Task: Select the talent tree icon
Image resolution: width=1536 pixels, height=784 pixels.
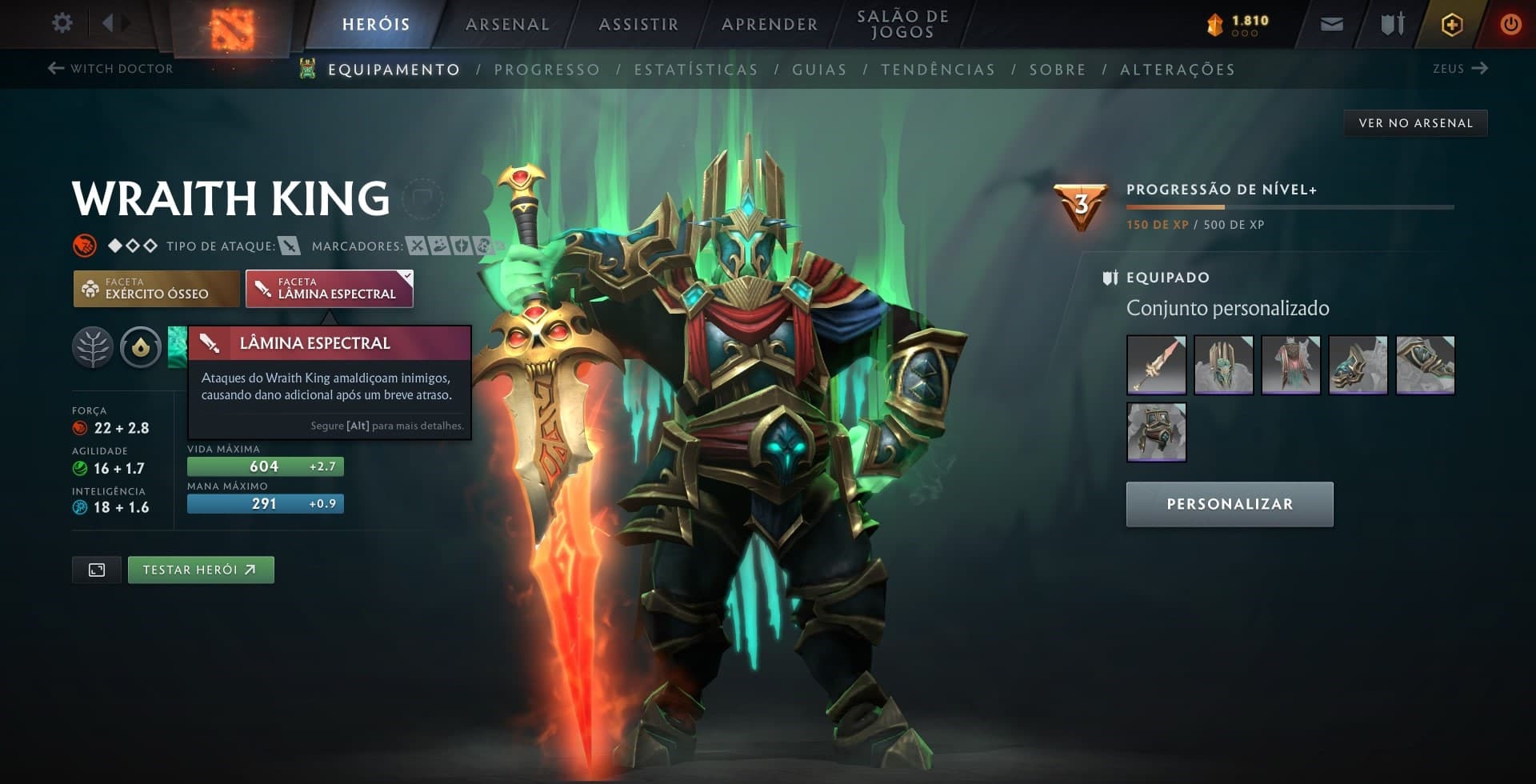Action: (94, 347)
